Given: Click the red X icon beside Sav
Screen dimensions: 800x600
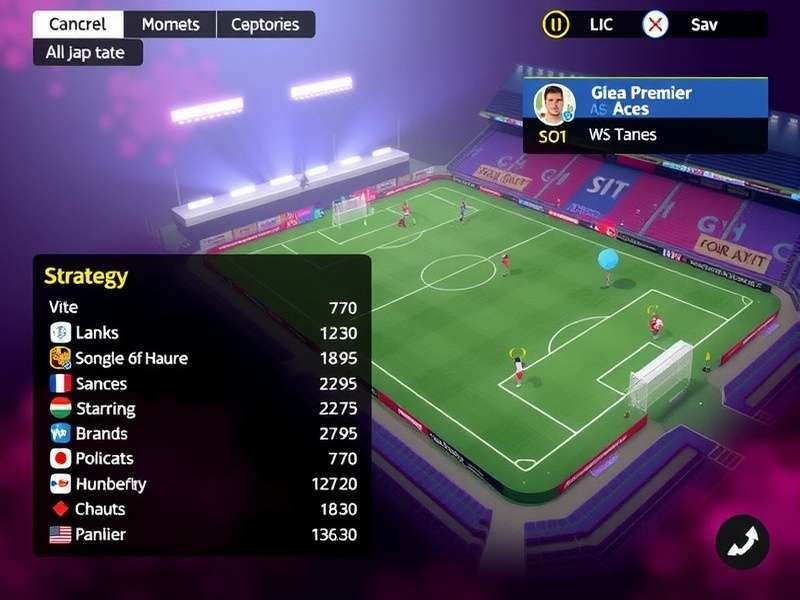Looking at the screenshot, I should point(655,24).
